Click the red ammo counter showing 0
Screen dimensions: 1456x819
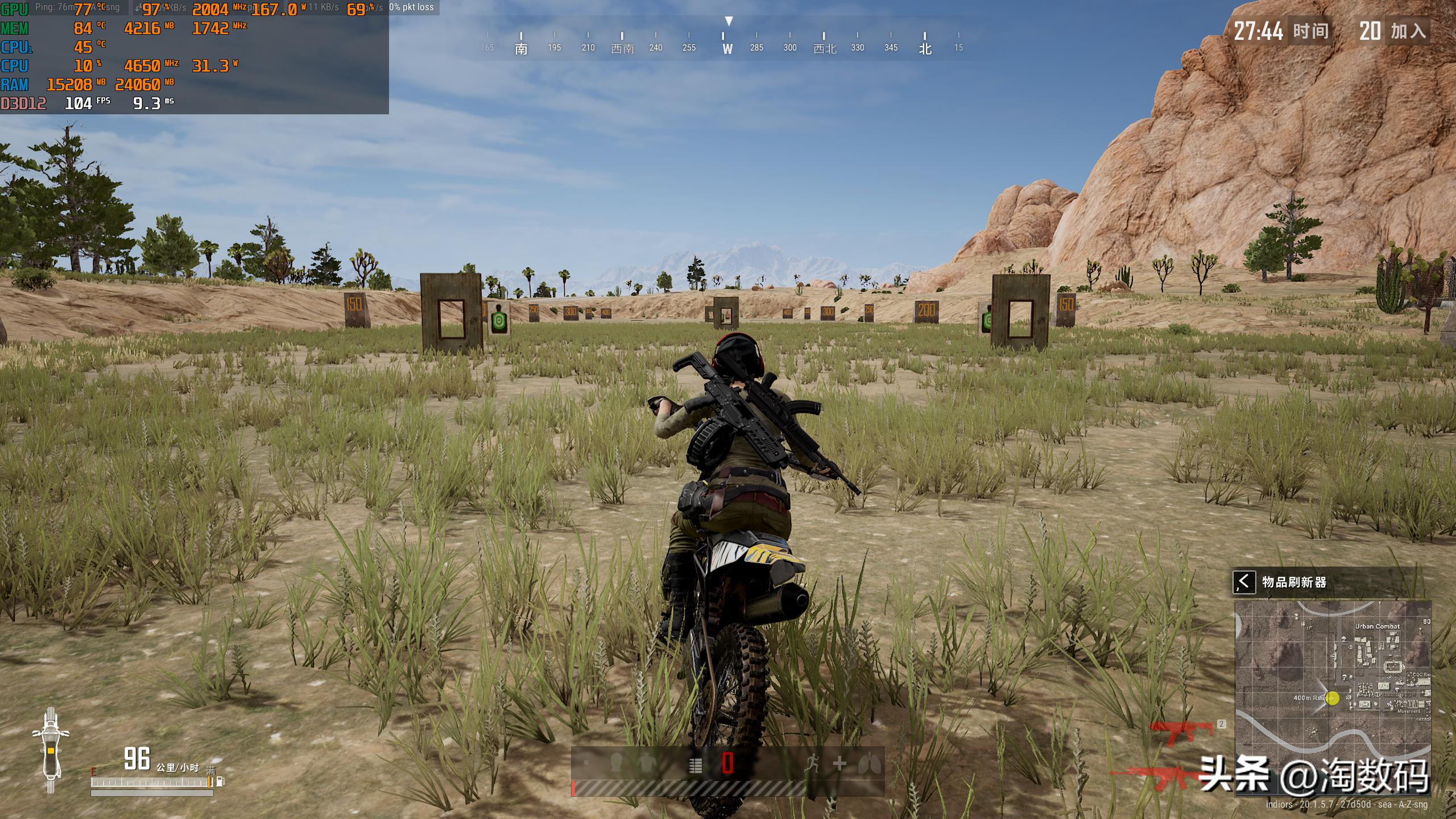click(727, 763)
